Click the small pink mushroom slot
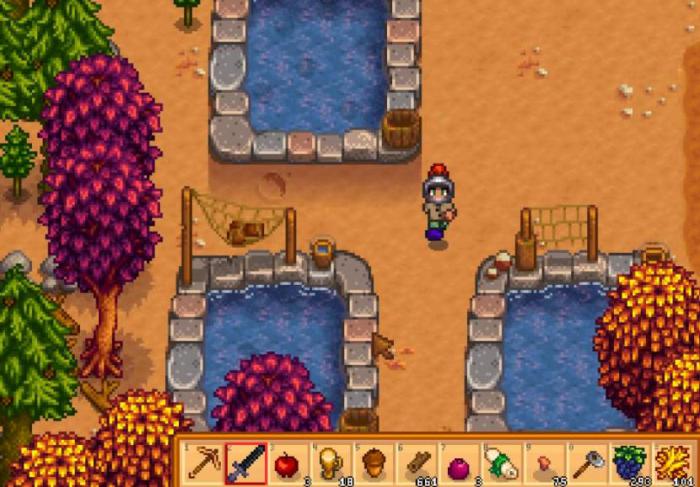700x487 pixels. (543, 463)
